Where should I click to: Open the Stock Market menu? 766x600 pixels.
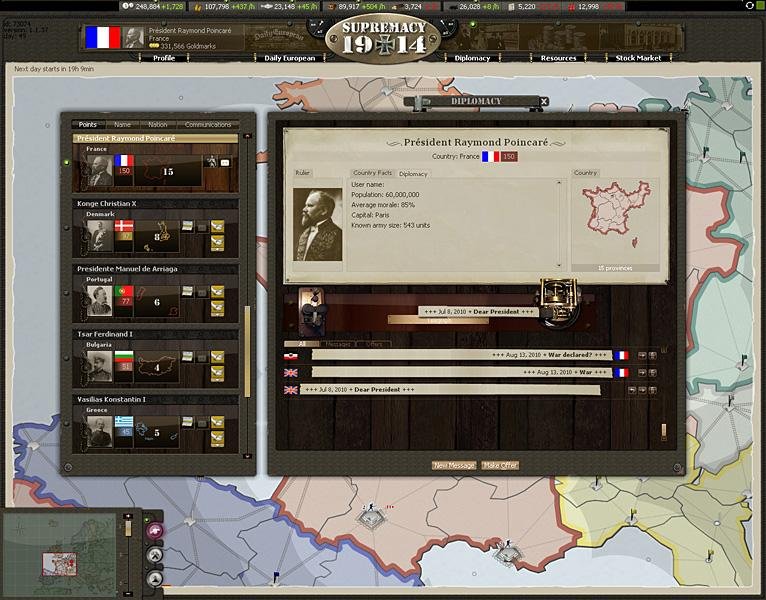click(638, 58)
